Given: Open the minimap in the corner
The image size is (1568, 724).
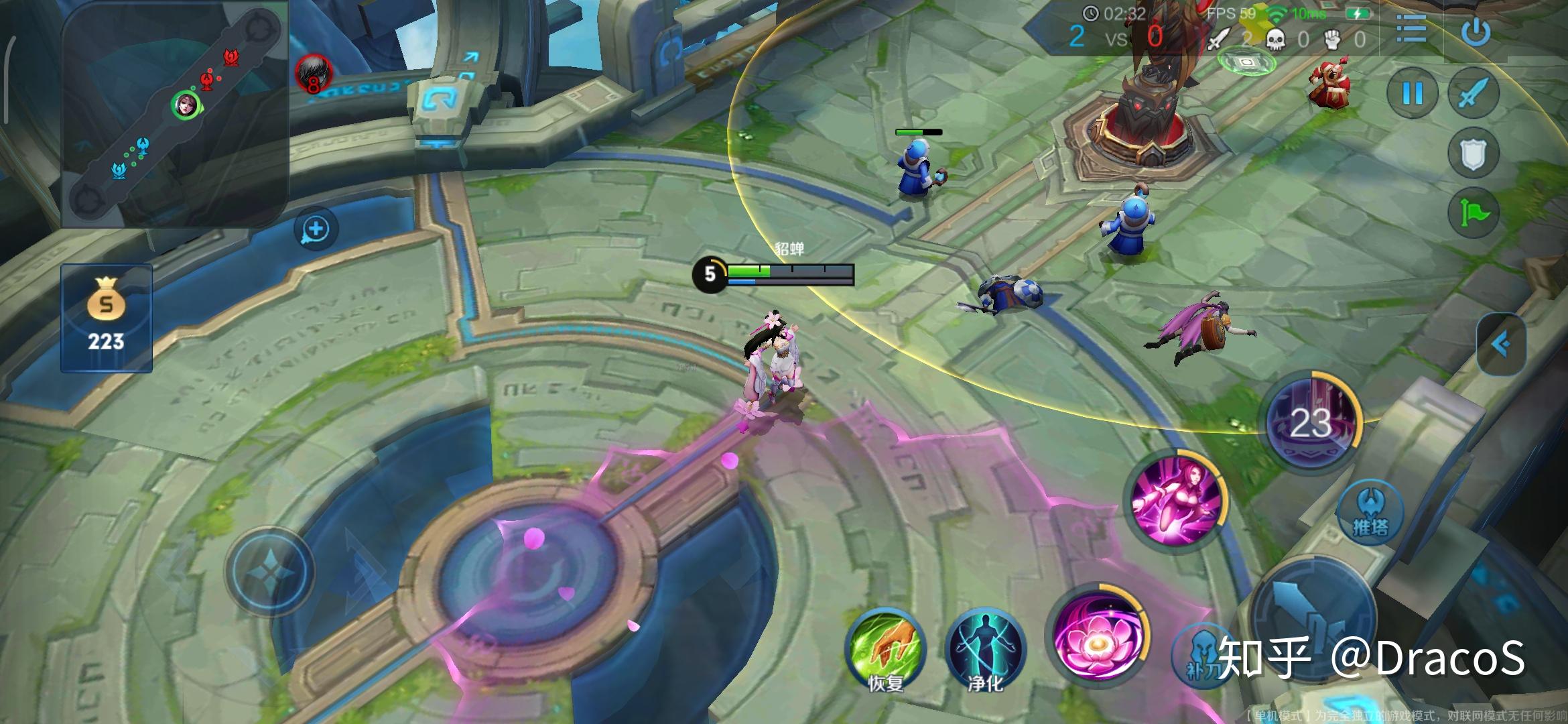Looking at the screenshot, I should 174,114.
